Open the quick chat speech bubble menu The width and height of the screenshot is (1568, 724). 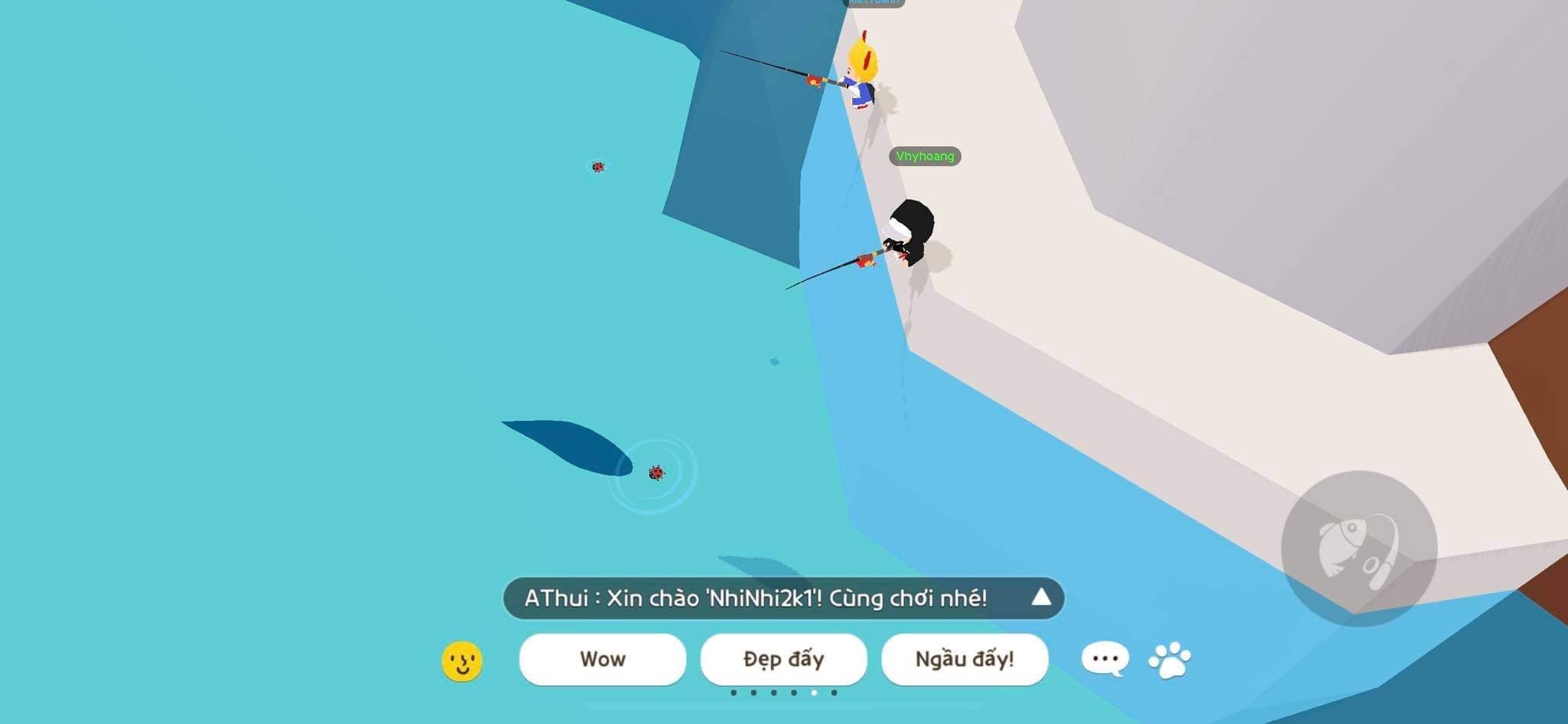point(1104,658)
